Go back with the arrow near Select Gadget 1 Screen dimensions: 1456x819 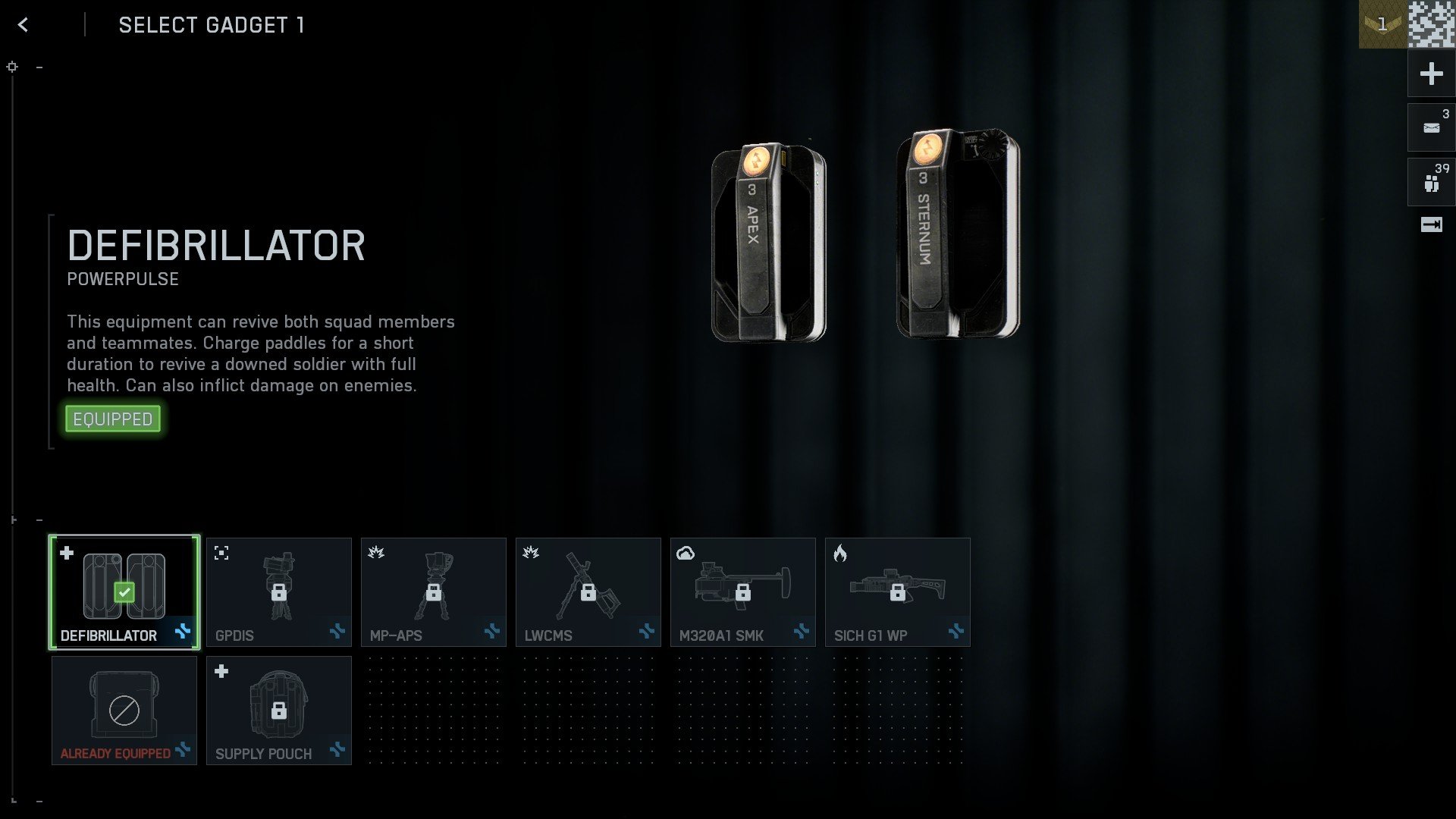pos(23,24)
